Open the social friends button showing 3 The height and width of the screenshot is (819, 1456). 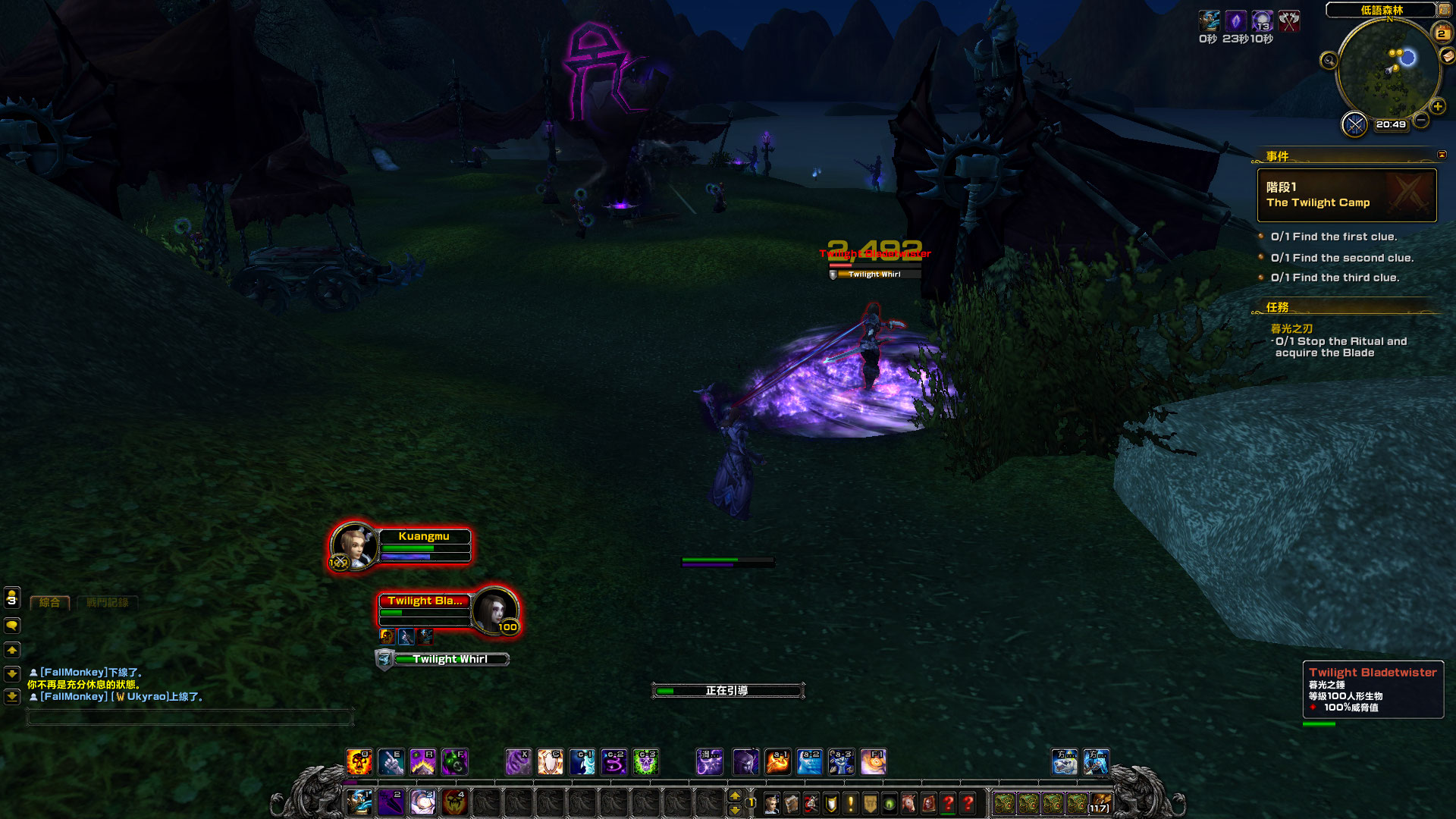[12, 598]
